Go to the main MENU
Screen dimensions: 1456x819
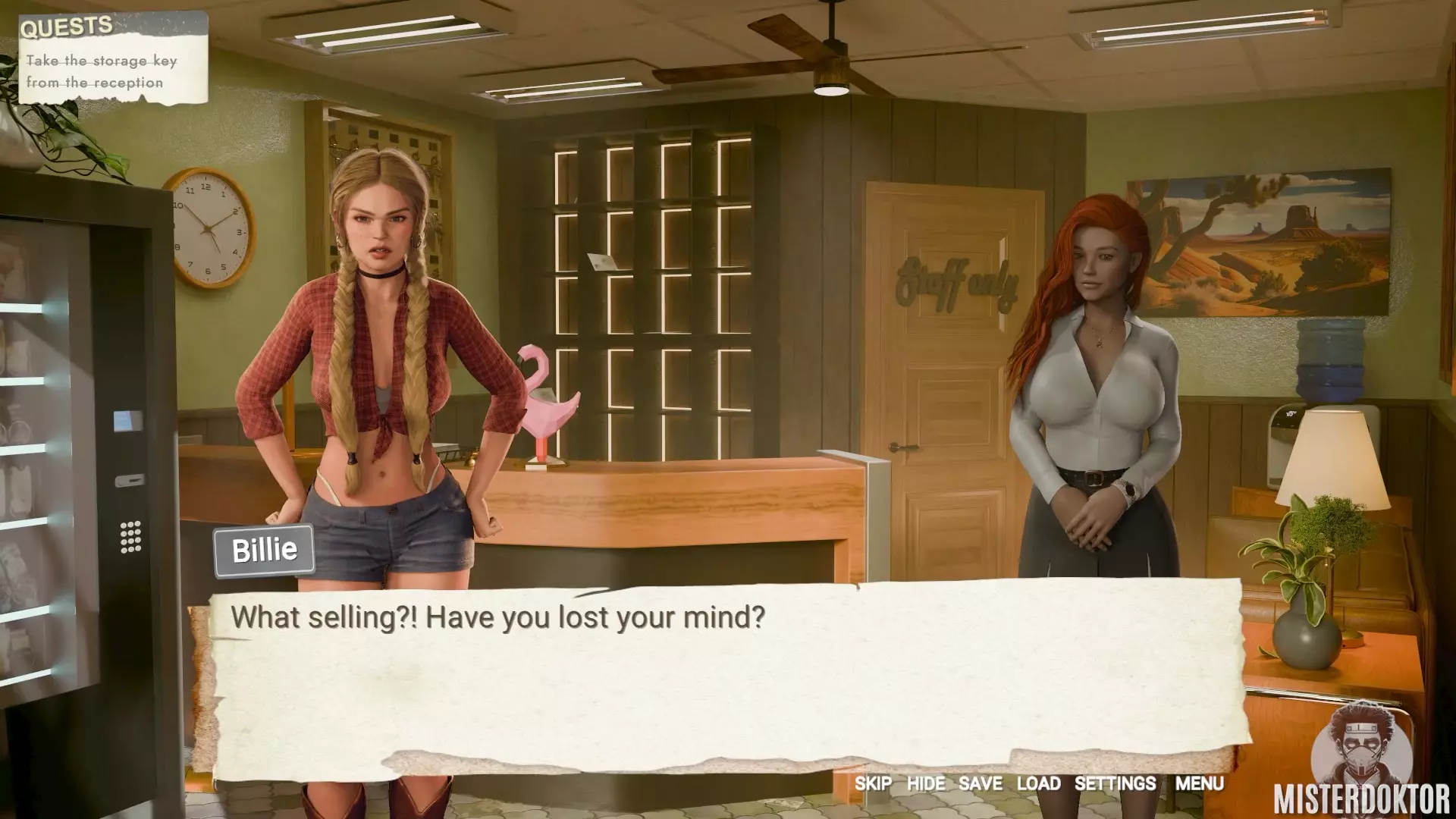[1199, 783]
